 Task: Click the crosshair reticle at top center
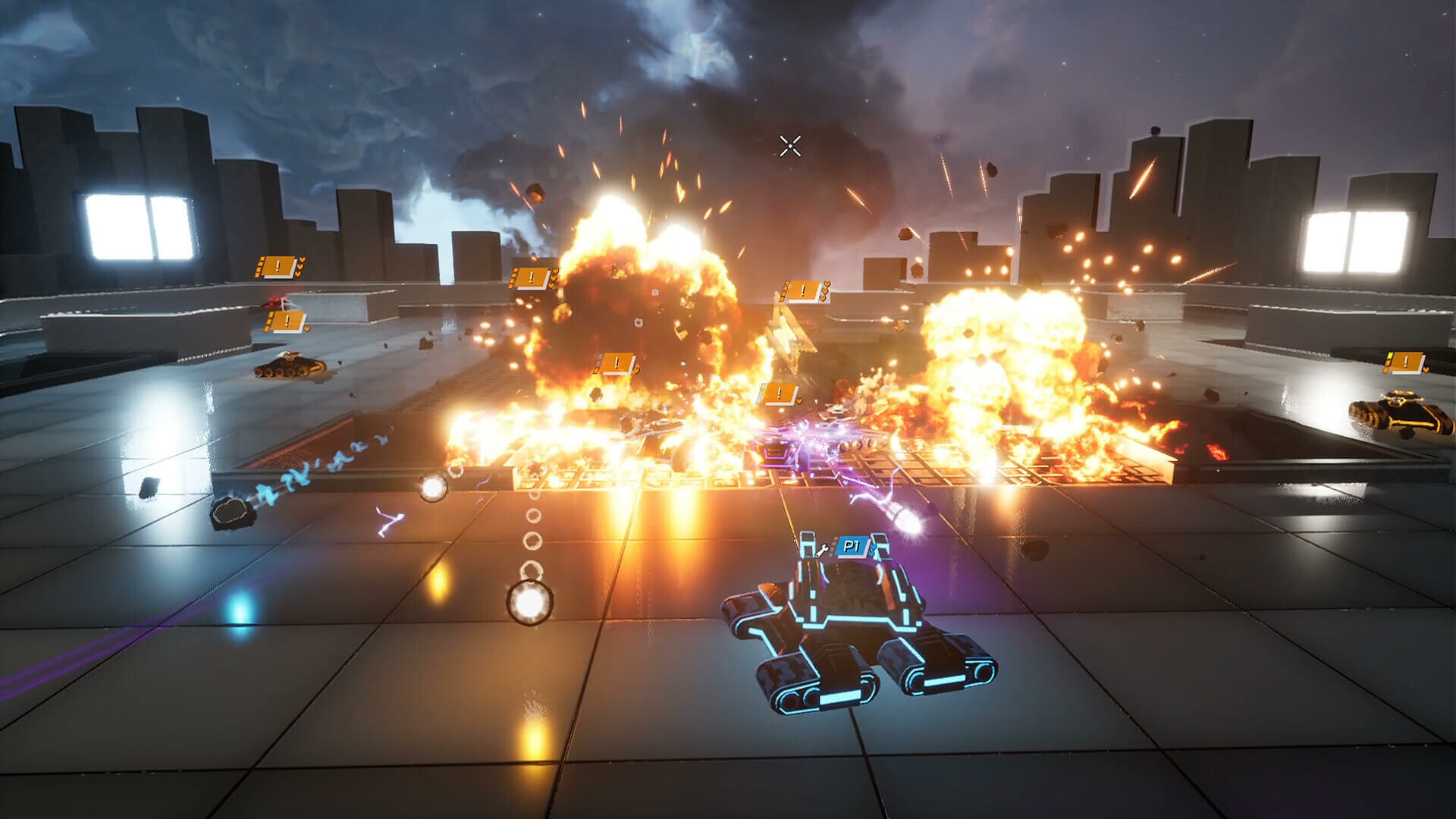coord(790,144)
